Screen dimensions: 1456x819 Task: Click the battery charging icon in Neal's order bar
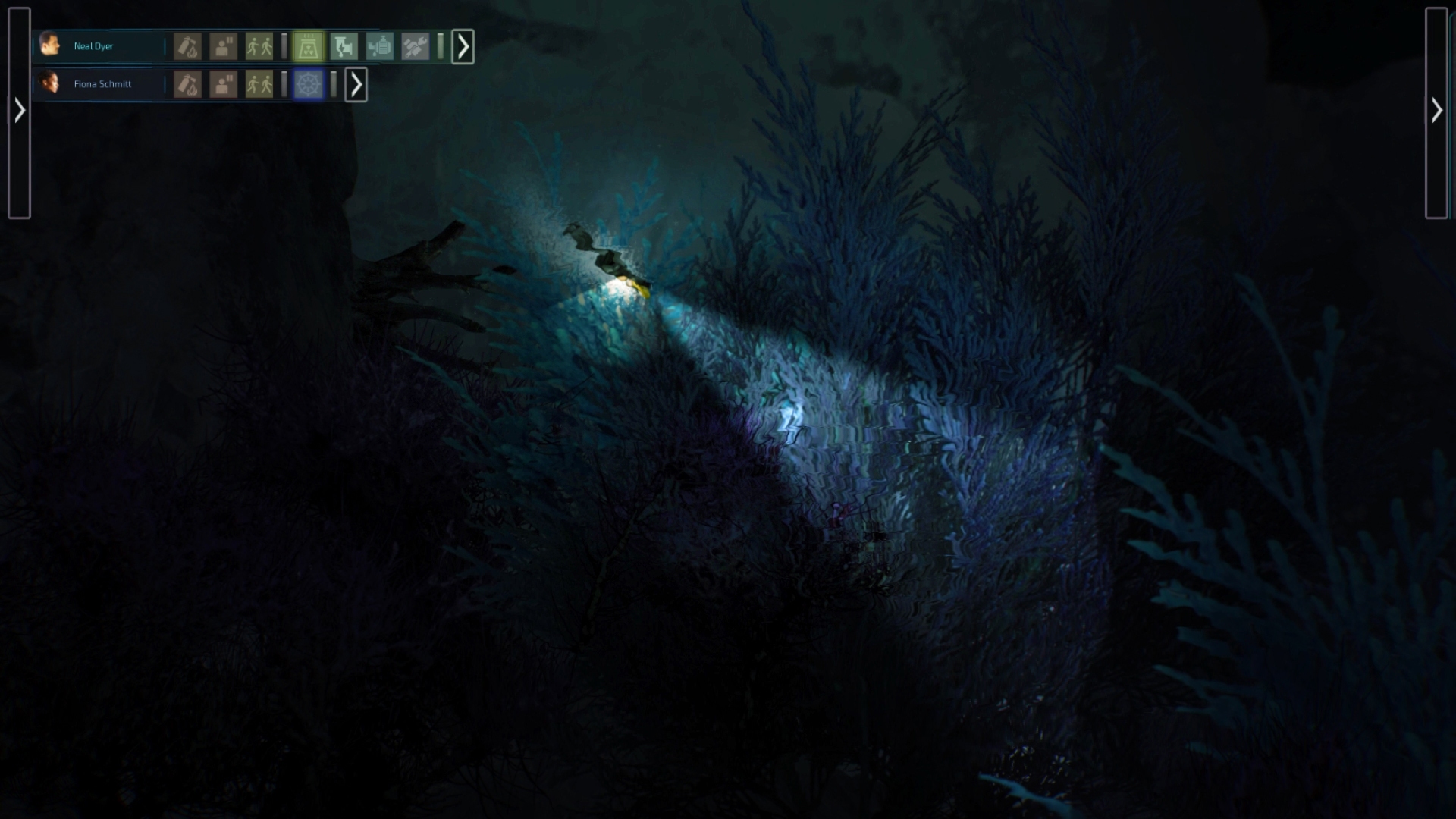381,46
